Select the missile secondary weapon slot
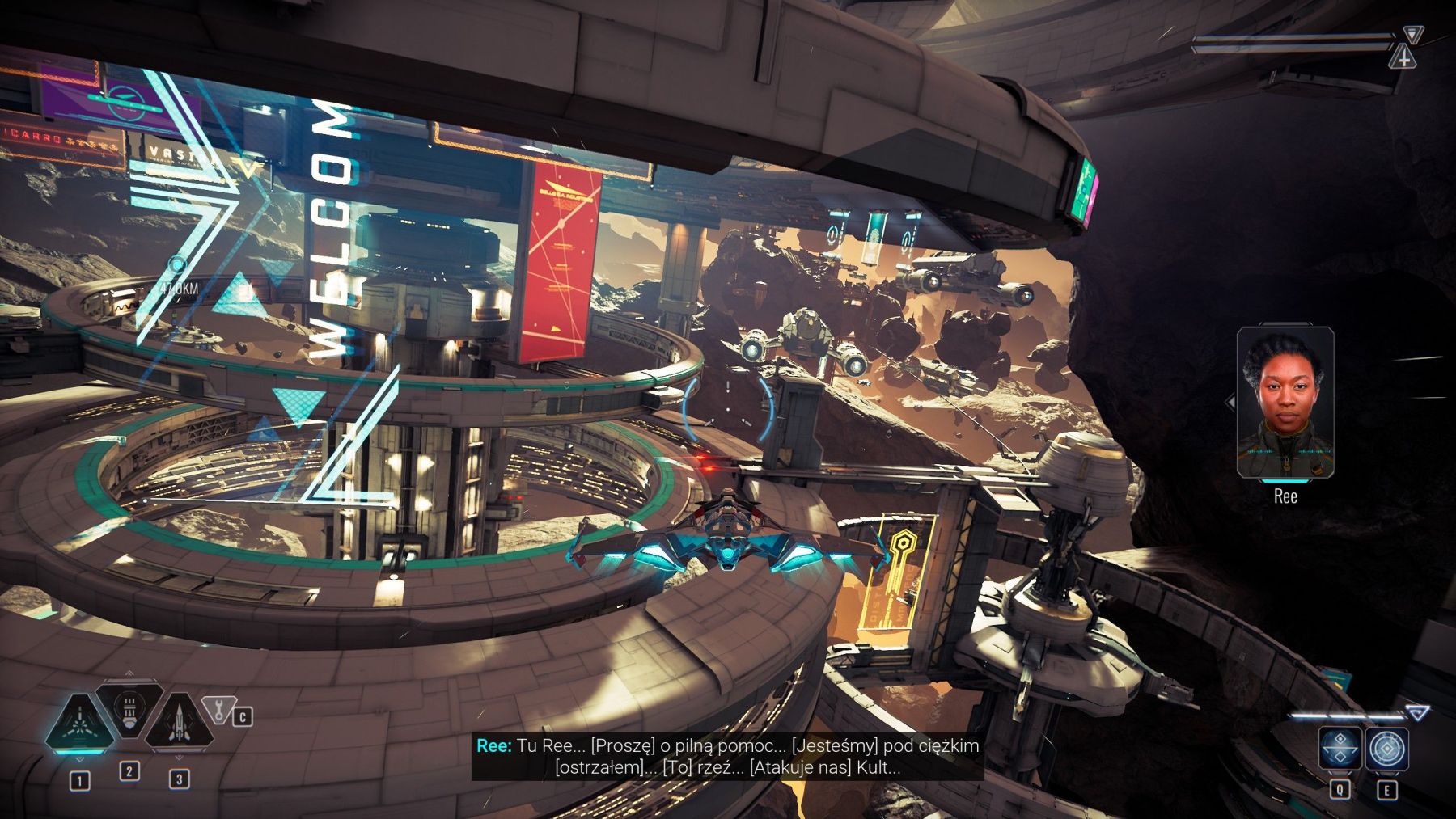 pos(179,721)
